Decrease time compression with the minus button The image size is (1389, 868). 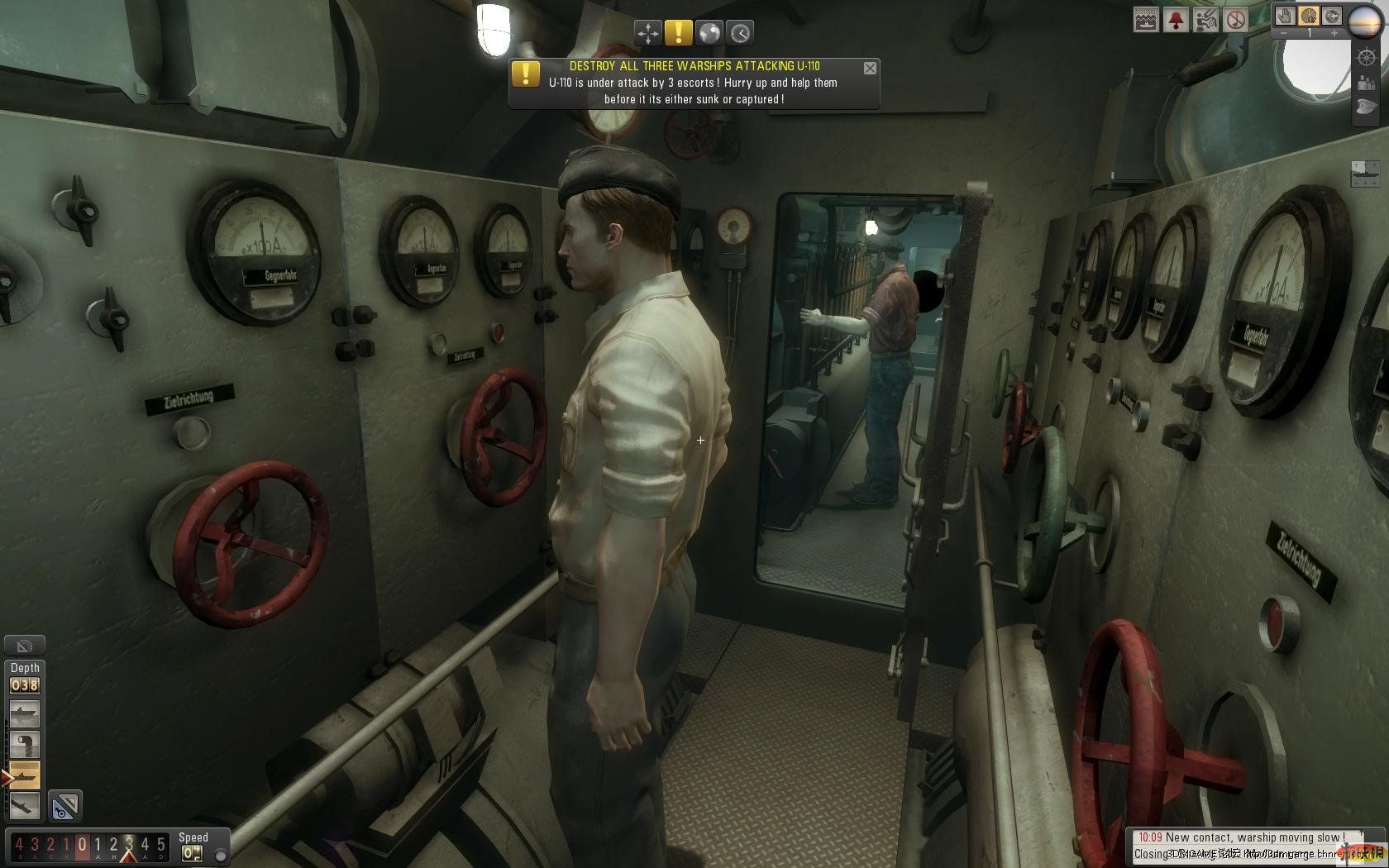click(1284, 34)
